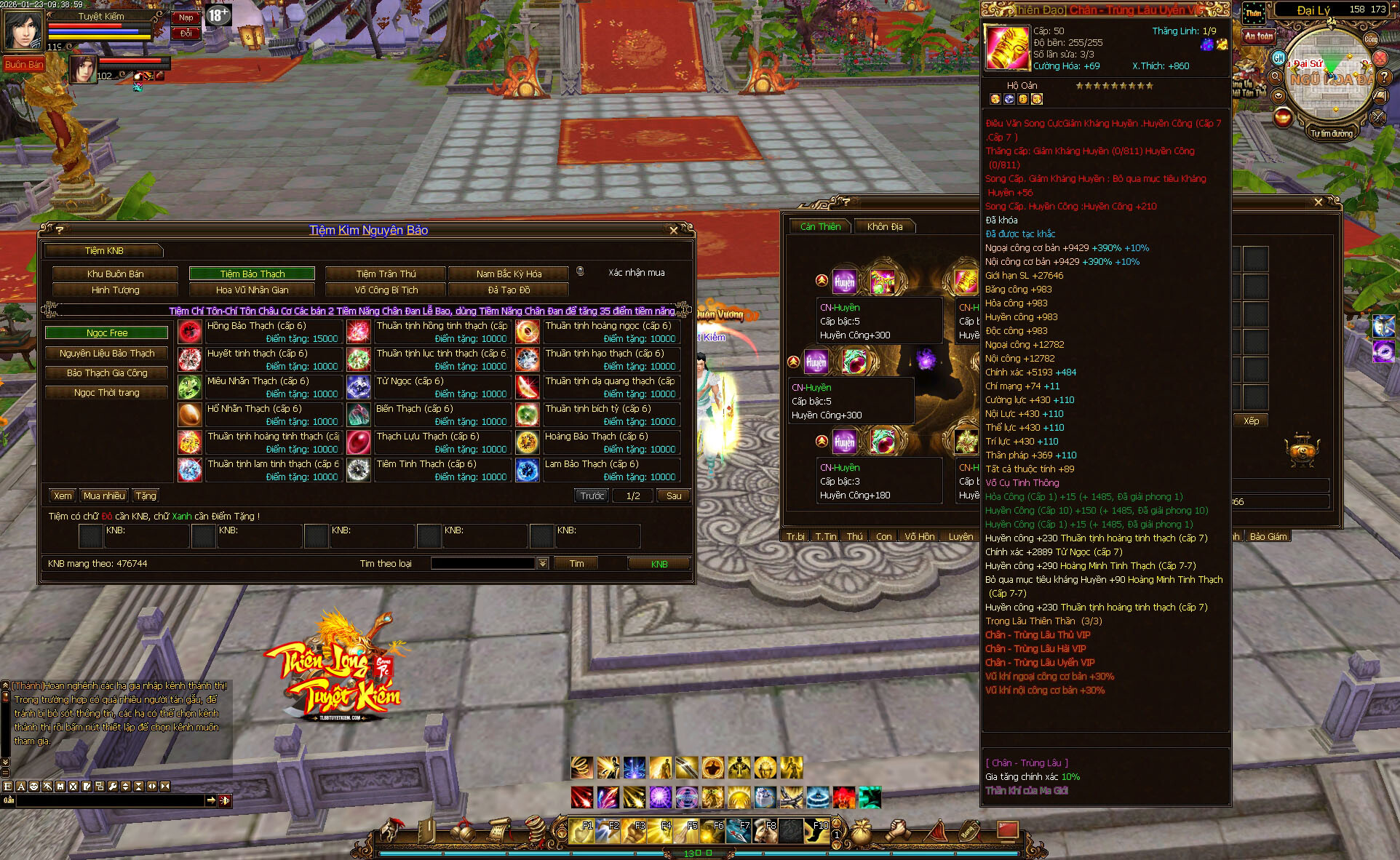The height and width of the screenshot is (860, 1400).
Task: Click the Nạp recharge button
Action: tap(186, 17)
